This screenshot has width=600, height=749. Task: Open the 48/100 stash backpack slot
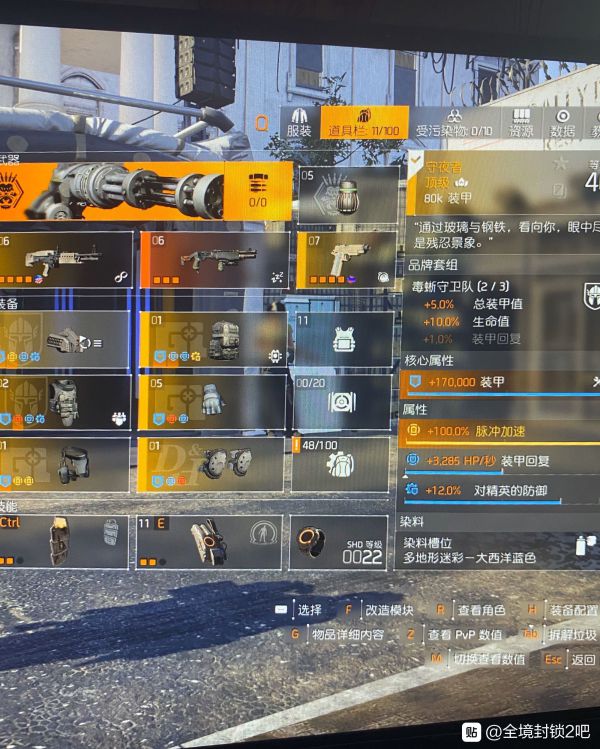tap(340, 464)
